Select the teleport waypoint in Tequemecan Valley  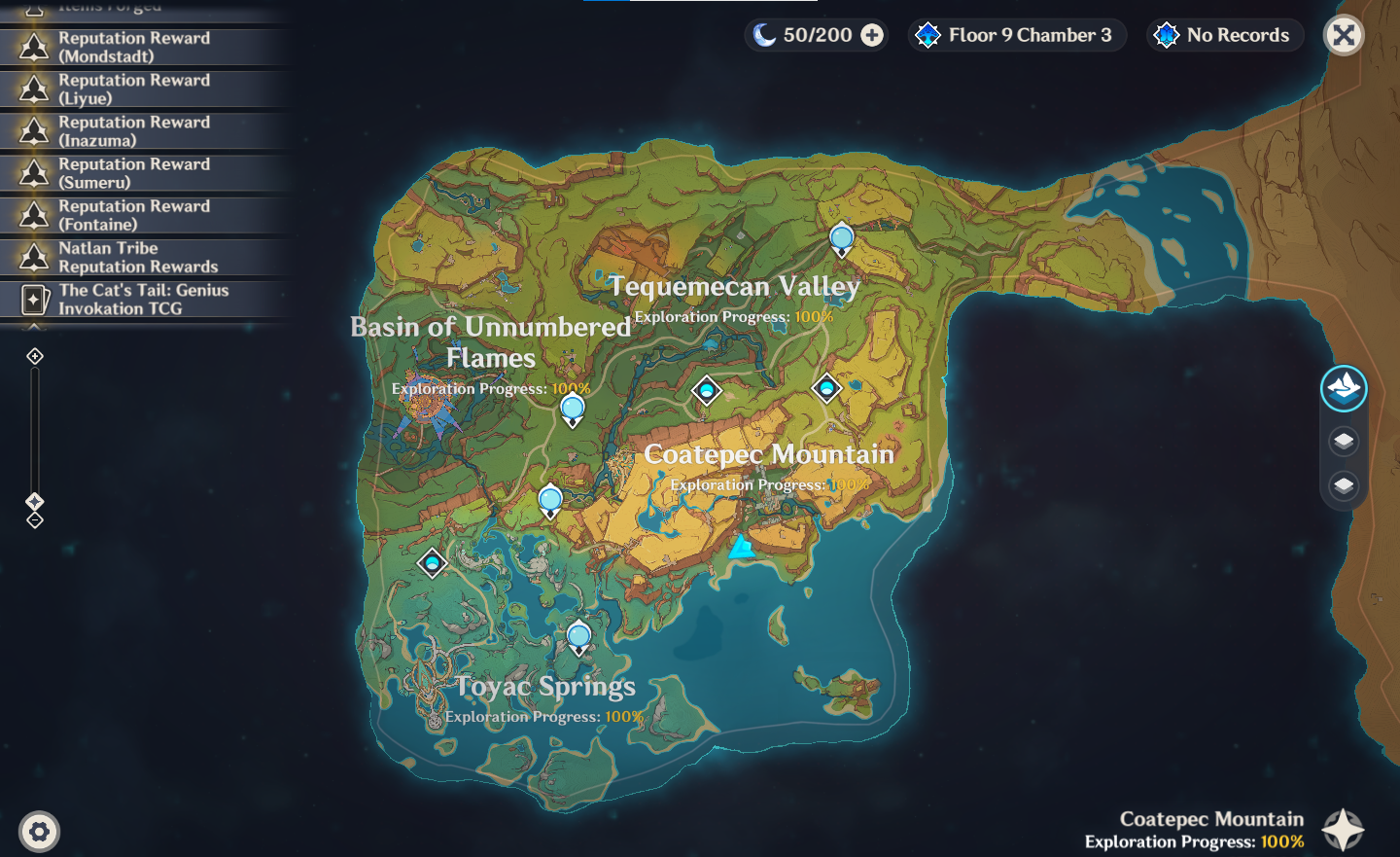tap(840, 236)
